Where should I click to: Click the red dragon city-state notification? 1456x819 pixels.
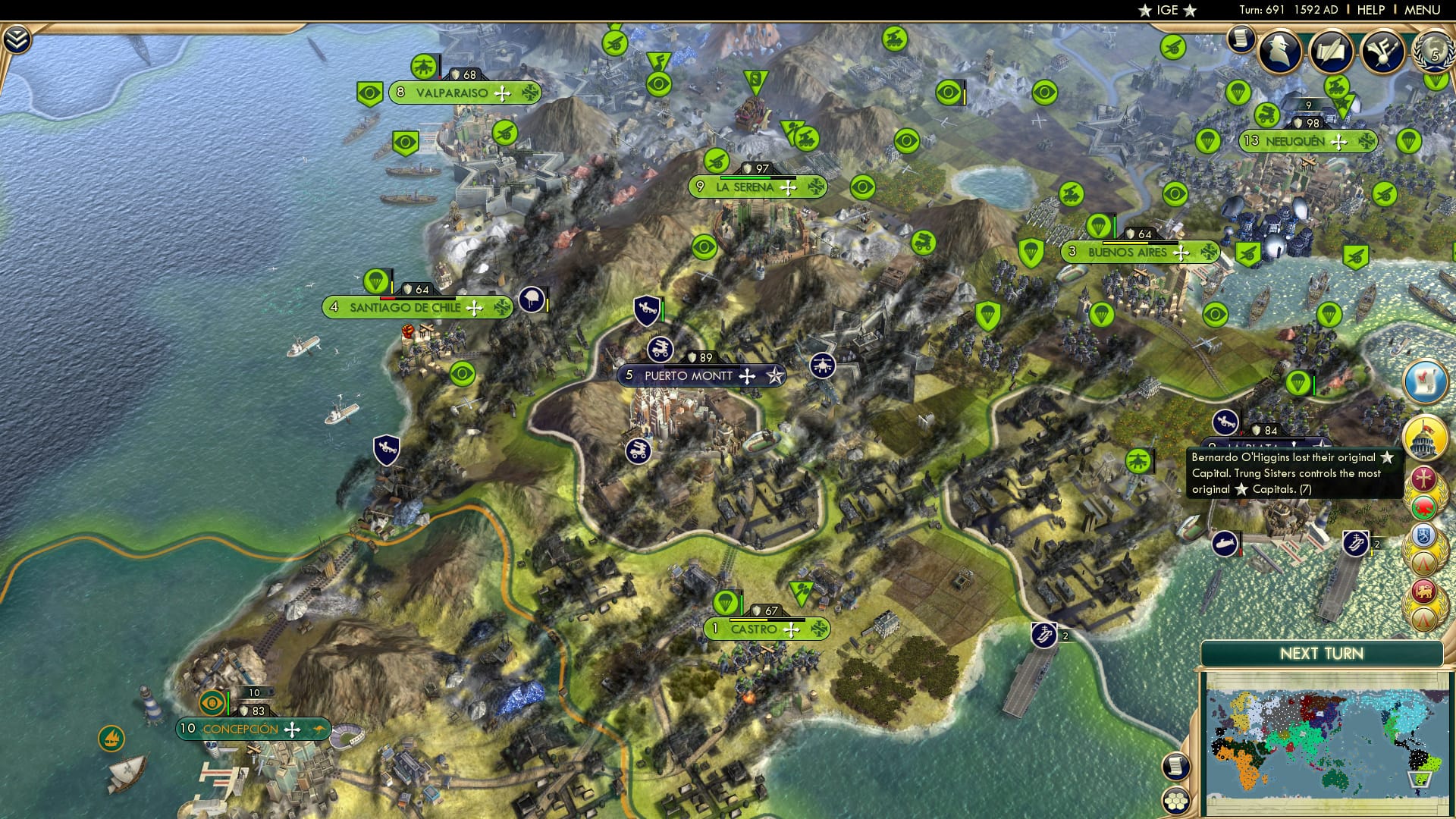click(x=1423, y=507)
